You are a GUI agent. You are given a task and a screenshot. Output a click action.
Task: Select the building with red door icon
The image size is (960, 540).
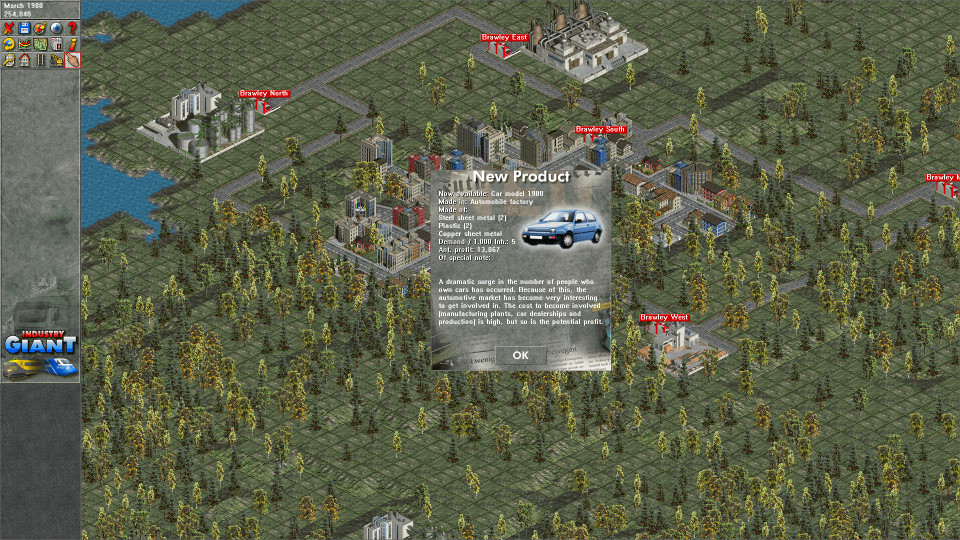pos(57,44)
